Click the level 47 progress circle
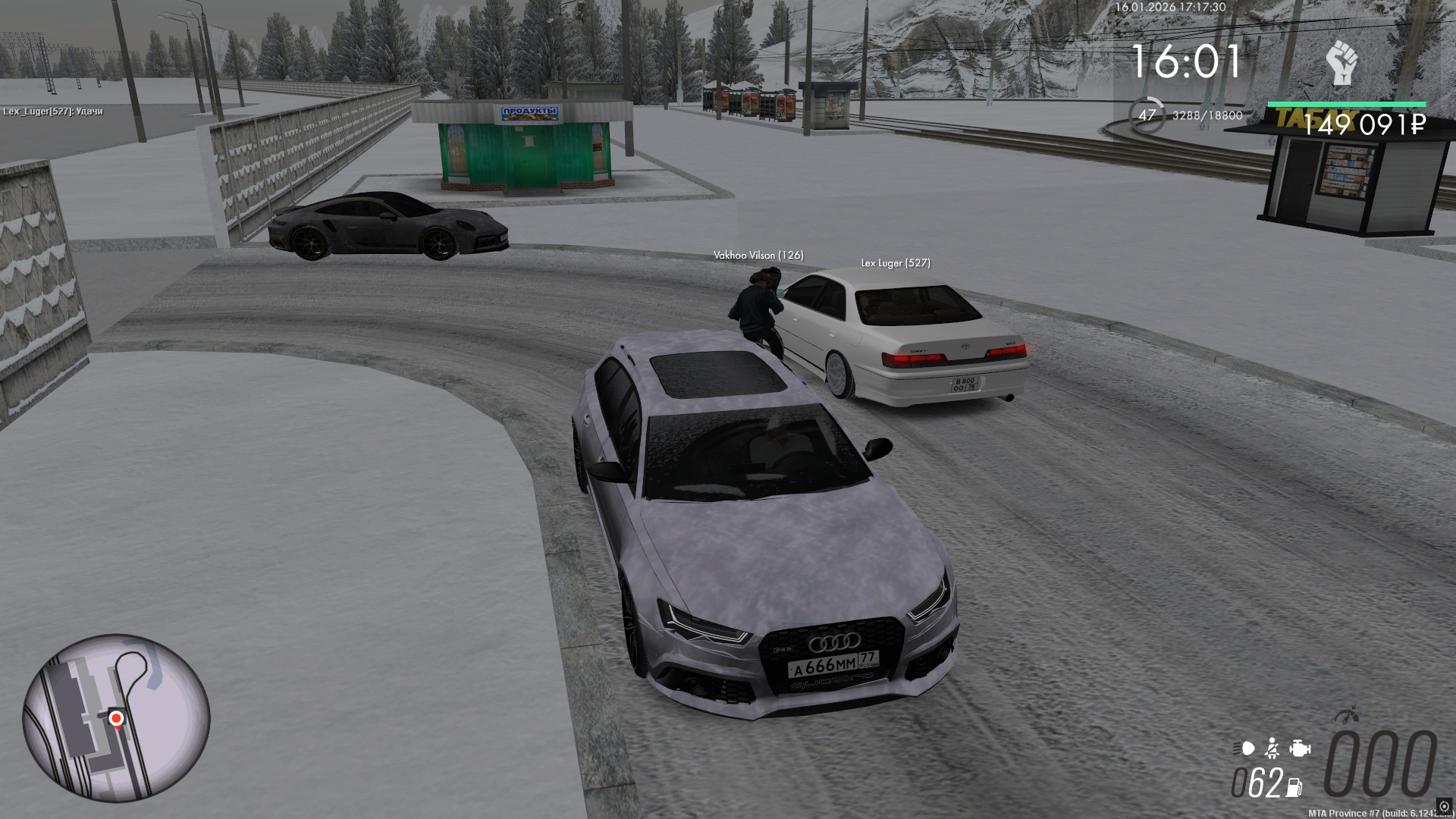The width and height of the screenshot is (1456, 819). tap(1147, 115)
